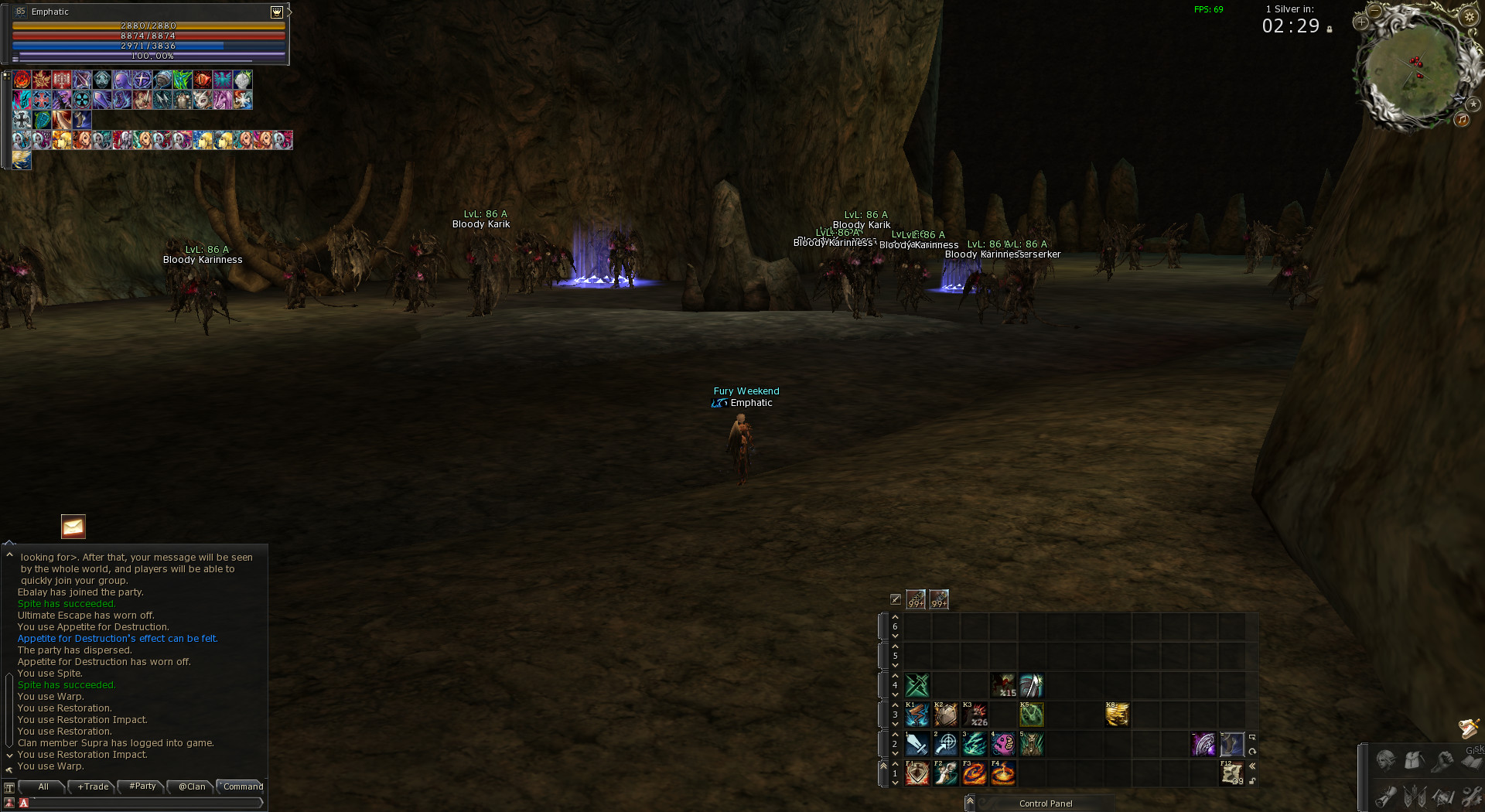
Task: Select the Party chat tab
Action: [142, 786]
